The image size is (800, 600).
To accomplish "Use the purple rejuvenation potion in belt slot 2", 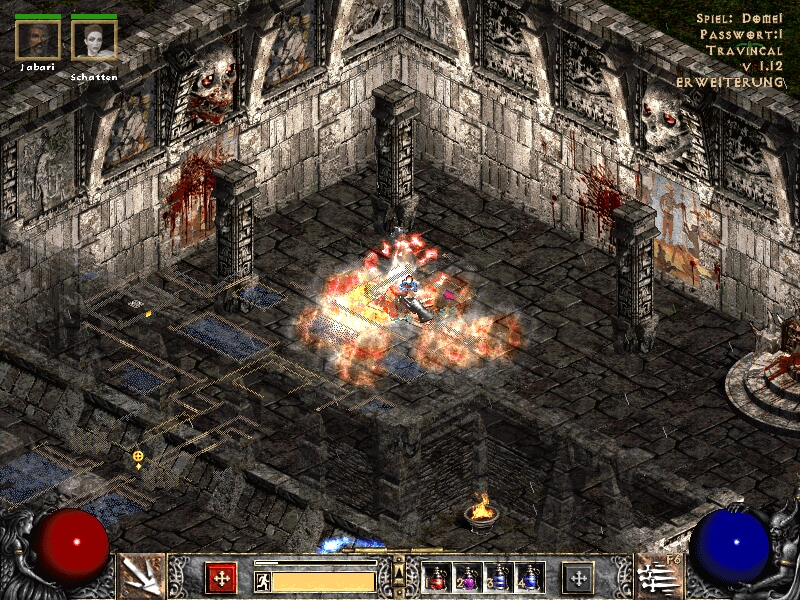I will point(467,578).
